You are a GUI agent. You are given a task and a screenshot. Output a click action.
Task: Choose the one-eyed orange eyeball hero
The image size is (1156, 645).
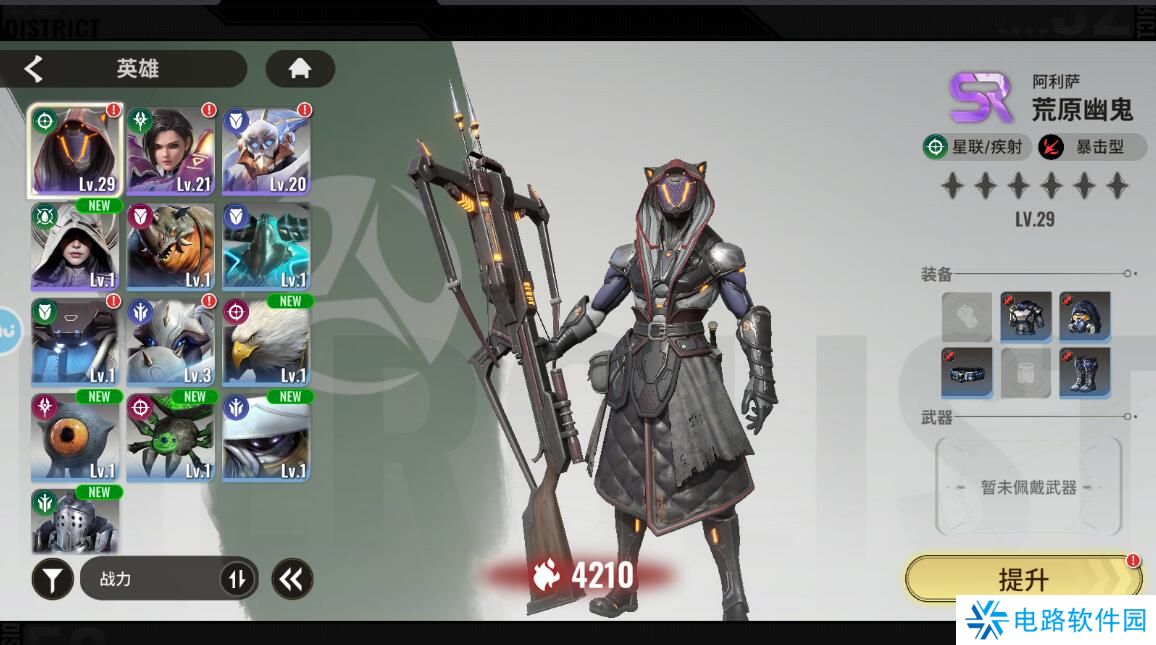[75, 438]
